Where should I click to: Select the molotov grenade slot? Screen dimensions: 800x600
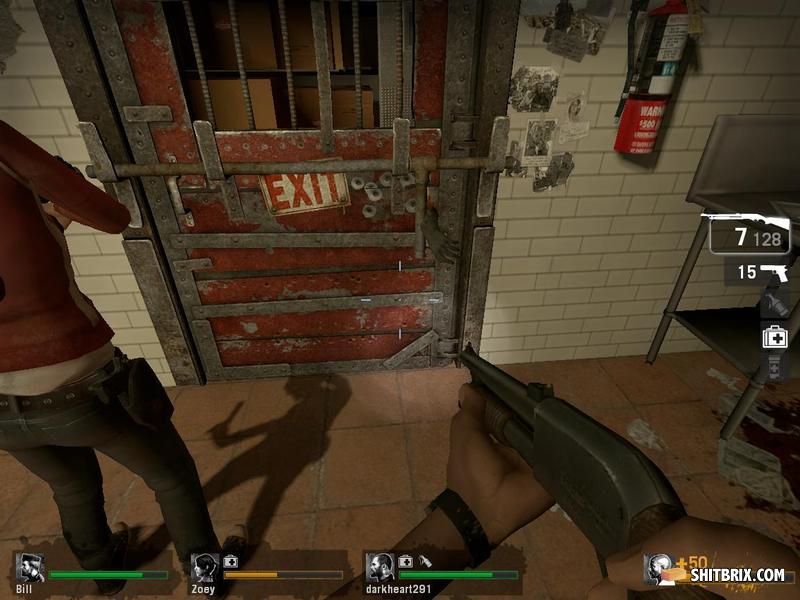pos(775,304)
